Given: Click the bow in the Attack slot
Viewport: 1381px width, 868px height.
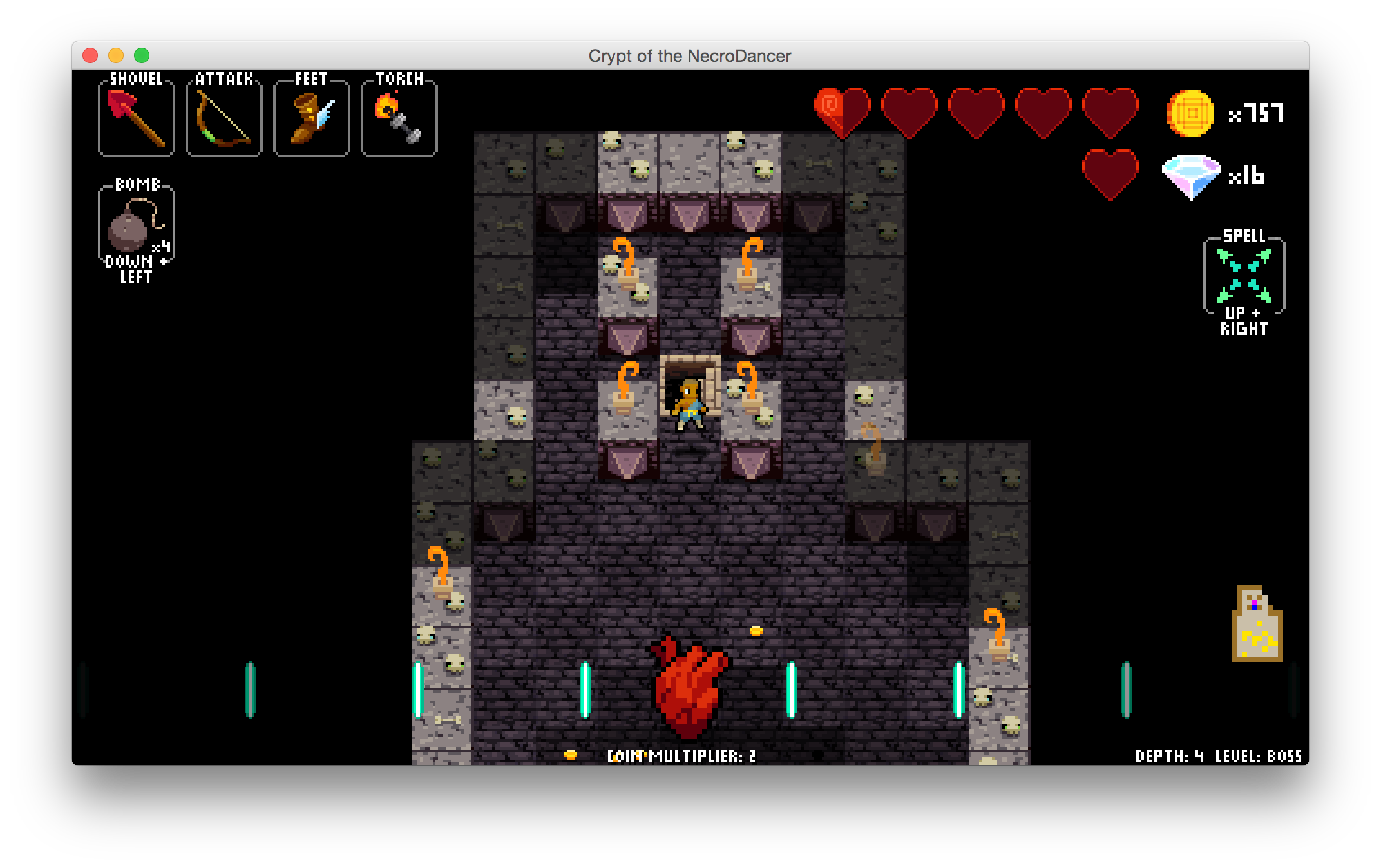Looking at the screenshot, I should (x=224, y=118).
